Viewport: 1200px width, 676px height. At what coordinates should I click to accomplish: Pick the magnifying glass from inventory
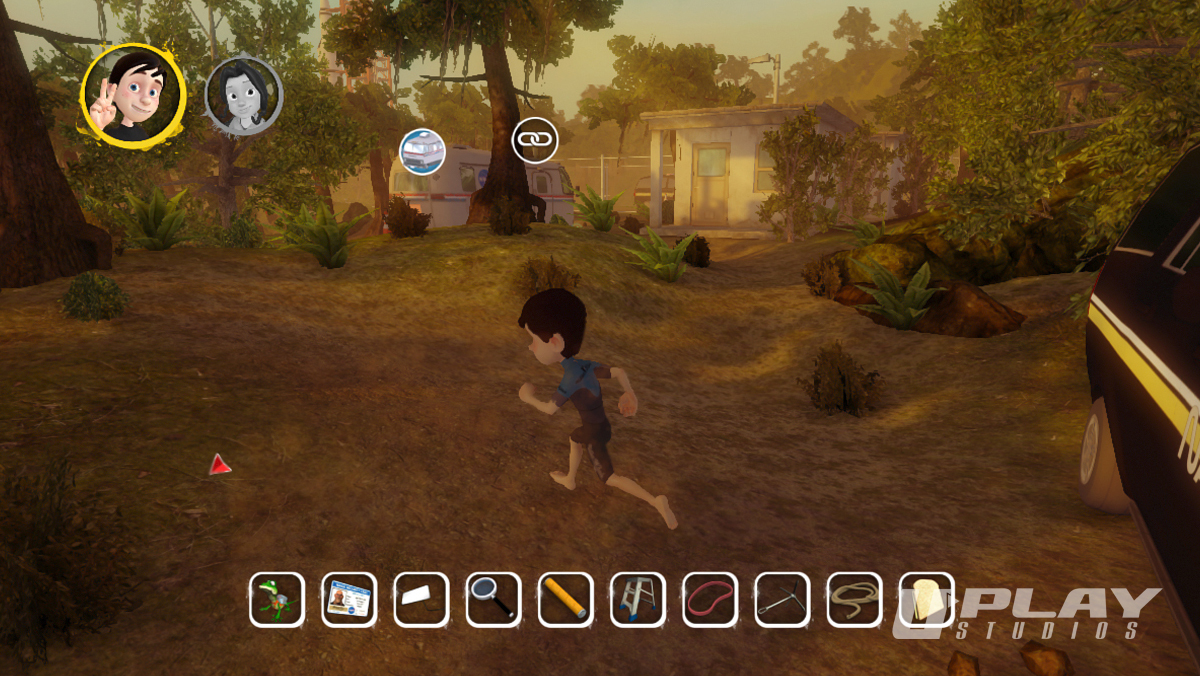point(493,599)
